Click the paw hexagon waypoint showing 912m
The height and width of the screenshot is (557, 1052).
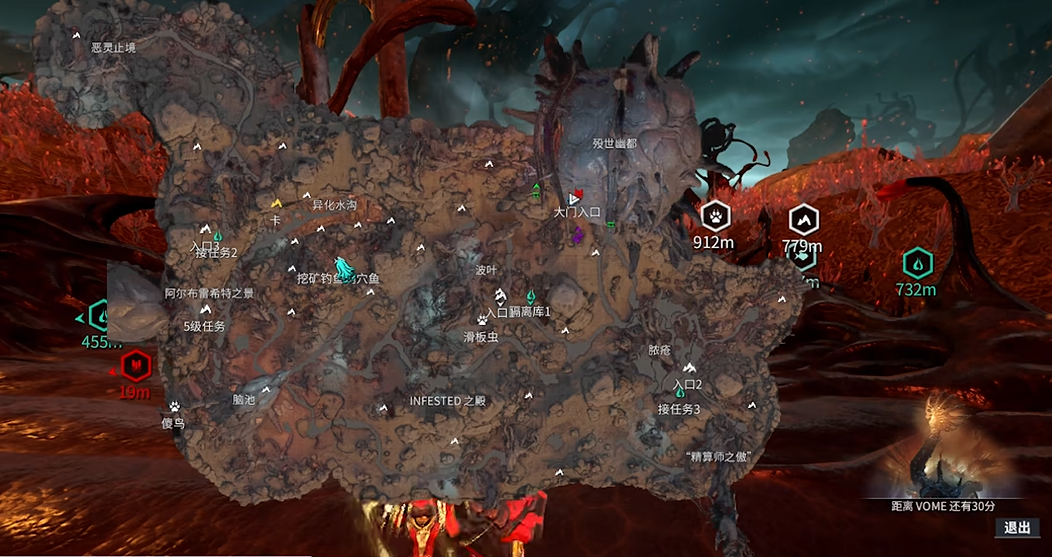(x=716, y=216)
